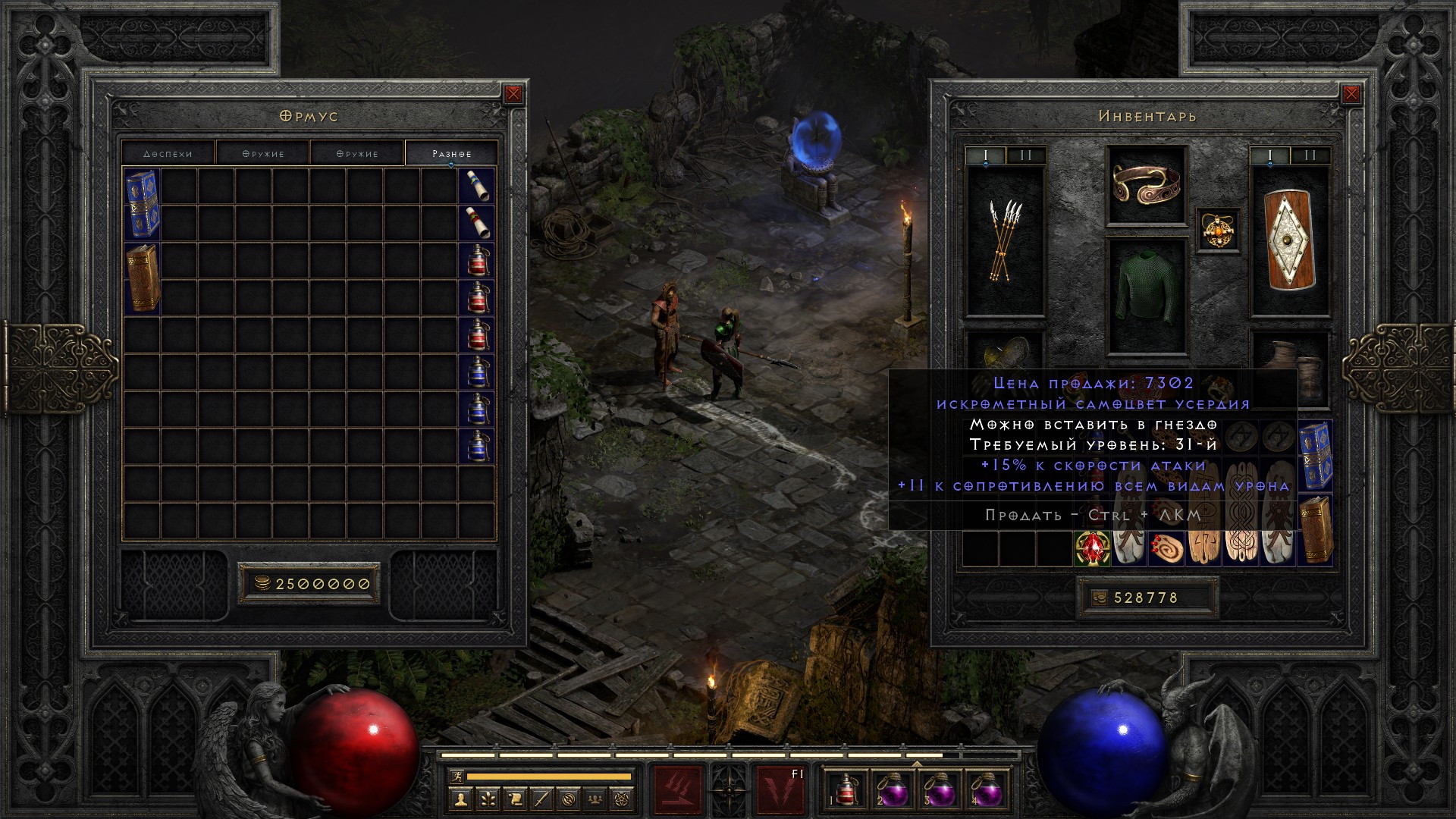Switch to the Доспехи shop tab

(x=168, y=153)
